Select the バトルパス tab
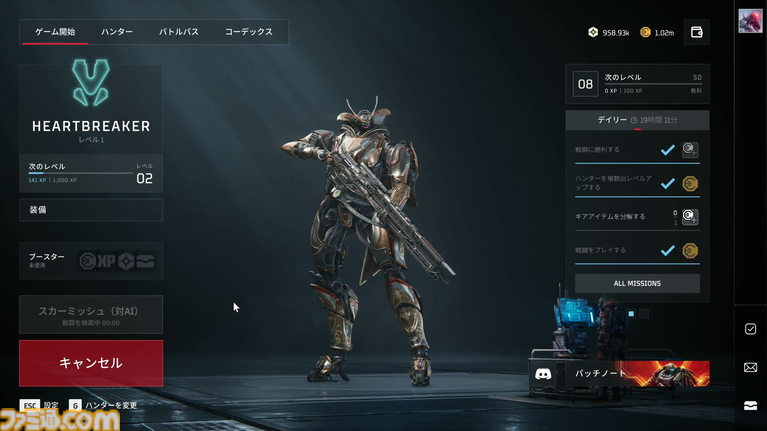This screenshot has height=431, width=767. tap(179, 32)
